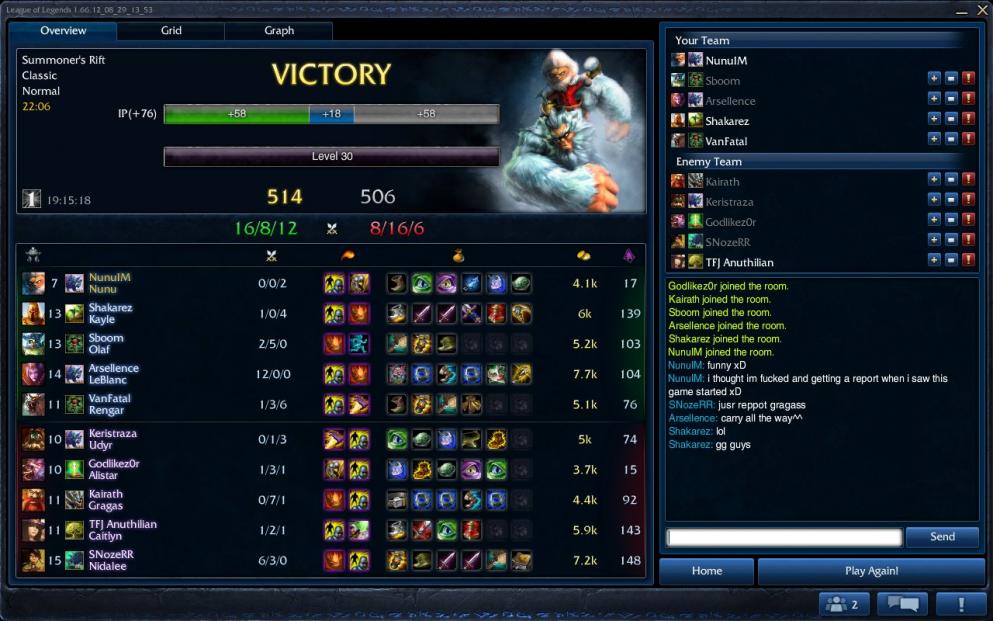The width and height of the screenshot is (993, 621).
Task: Open the buddy list icon showing 2
Action: coord(844,604)
